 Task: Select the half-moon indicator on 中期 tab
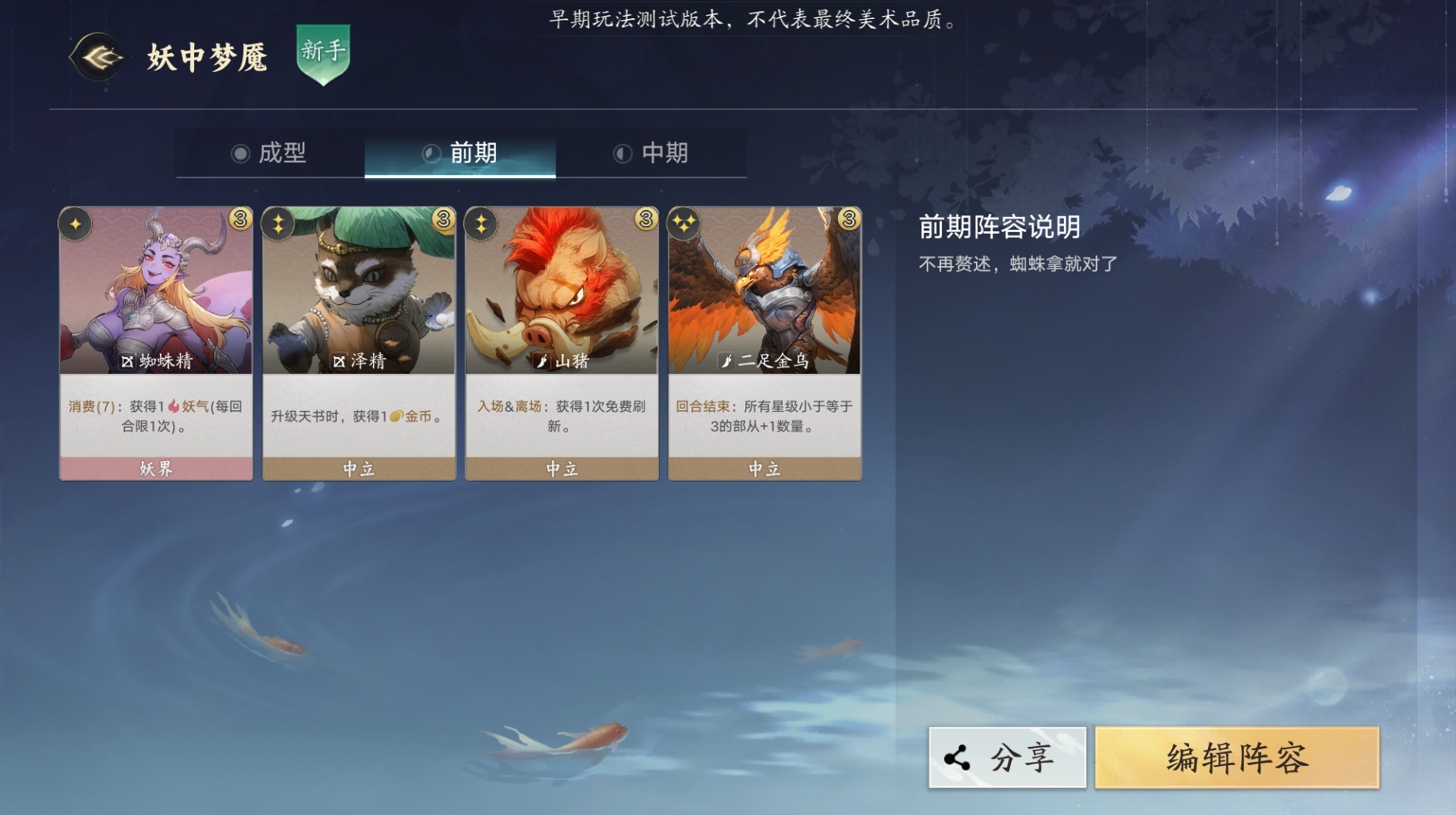coord(623,154)
